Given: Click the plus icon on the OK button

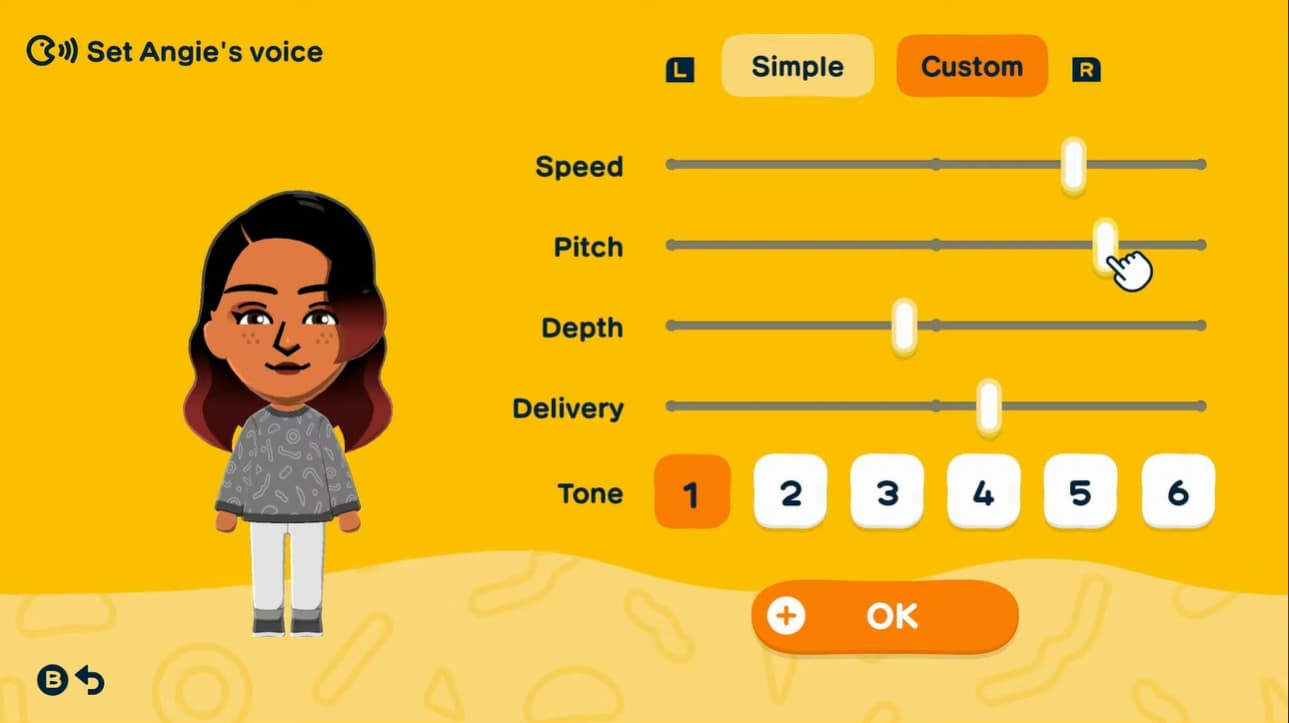Looking at the screenshot, I should tap(787, 617).
